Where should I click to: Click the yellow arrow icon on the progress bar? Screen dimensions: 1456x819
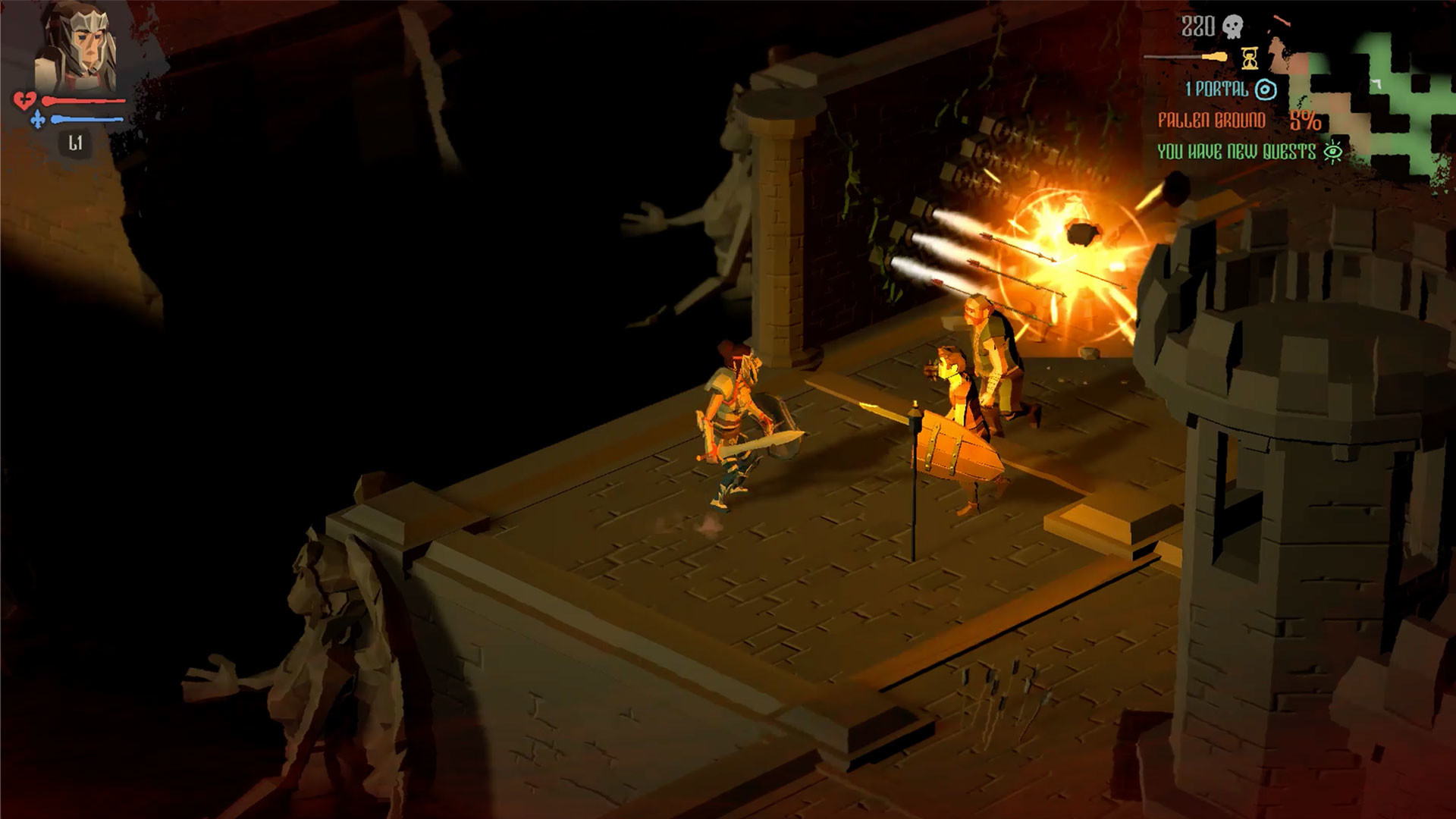tap(1216, 56)
